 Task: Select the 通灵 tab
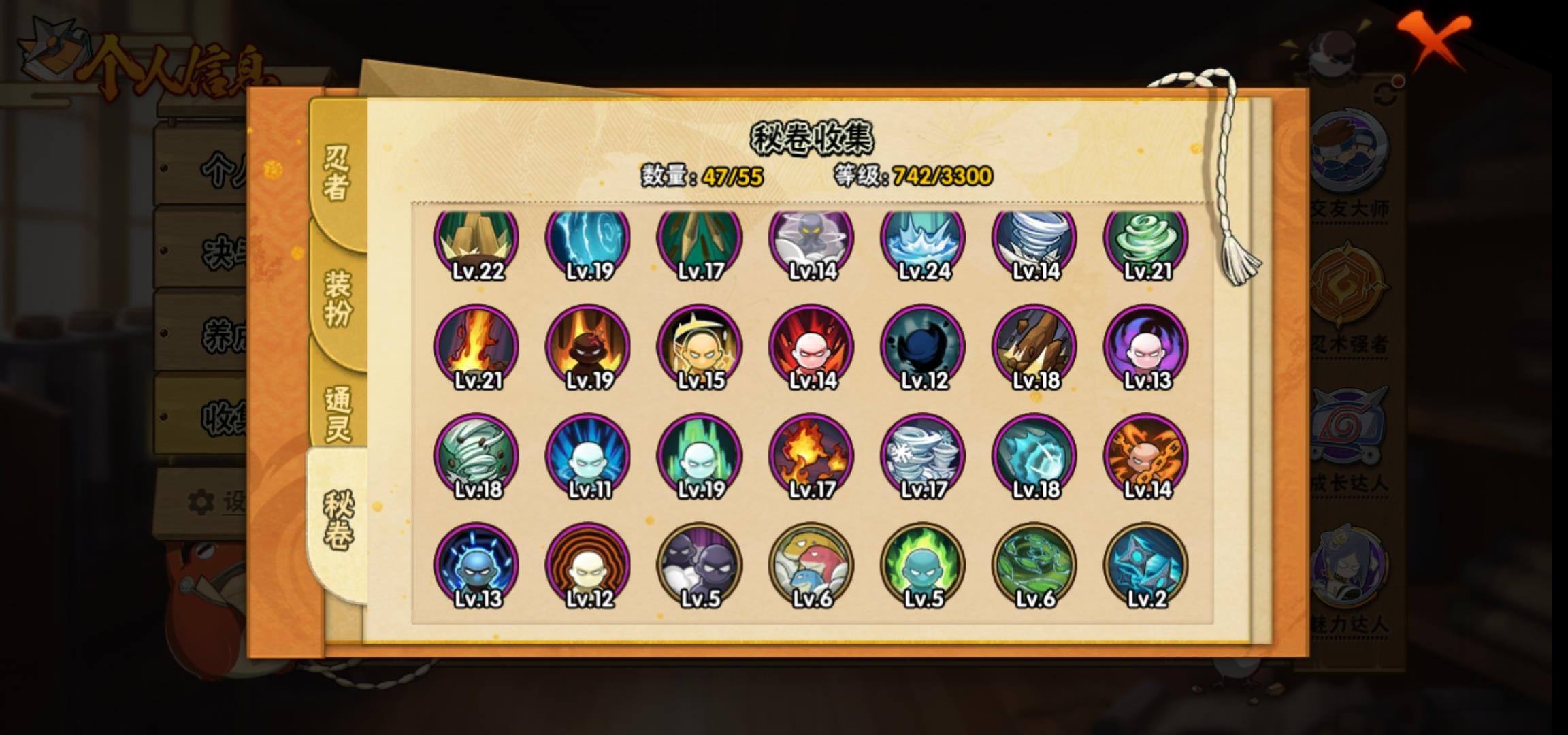338,412
